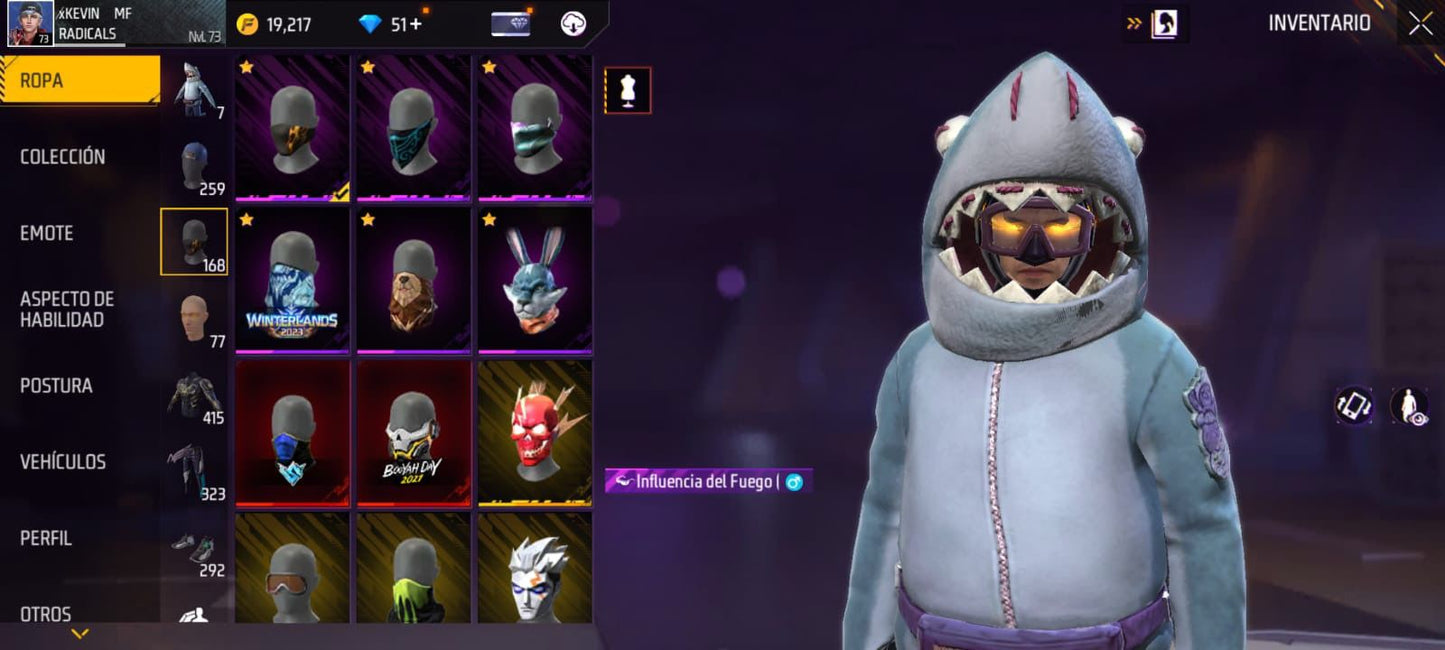Click the mannequin outfit icon
The image size is (1445, 650).
628,90
